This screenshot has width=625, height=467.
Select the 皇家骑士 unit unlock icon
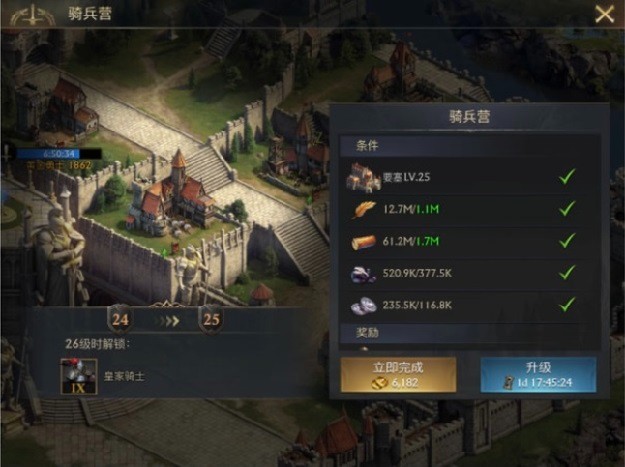pyautogui.click(x=79, y=377)
